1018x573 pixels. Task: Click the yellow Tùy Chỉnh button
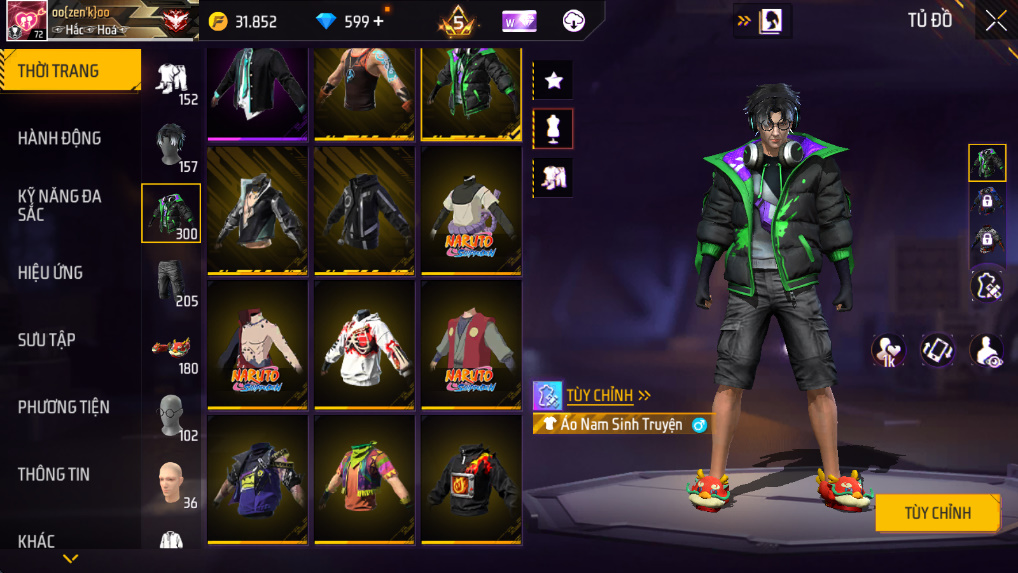937,513
